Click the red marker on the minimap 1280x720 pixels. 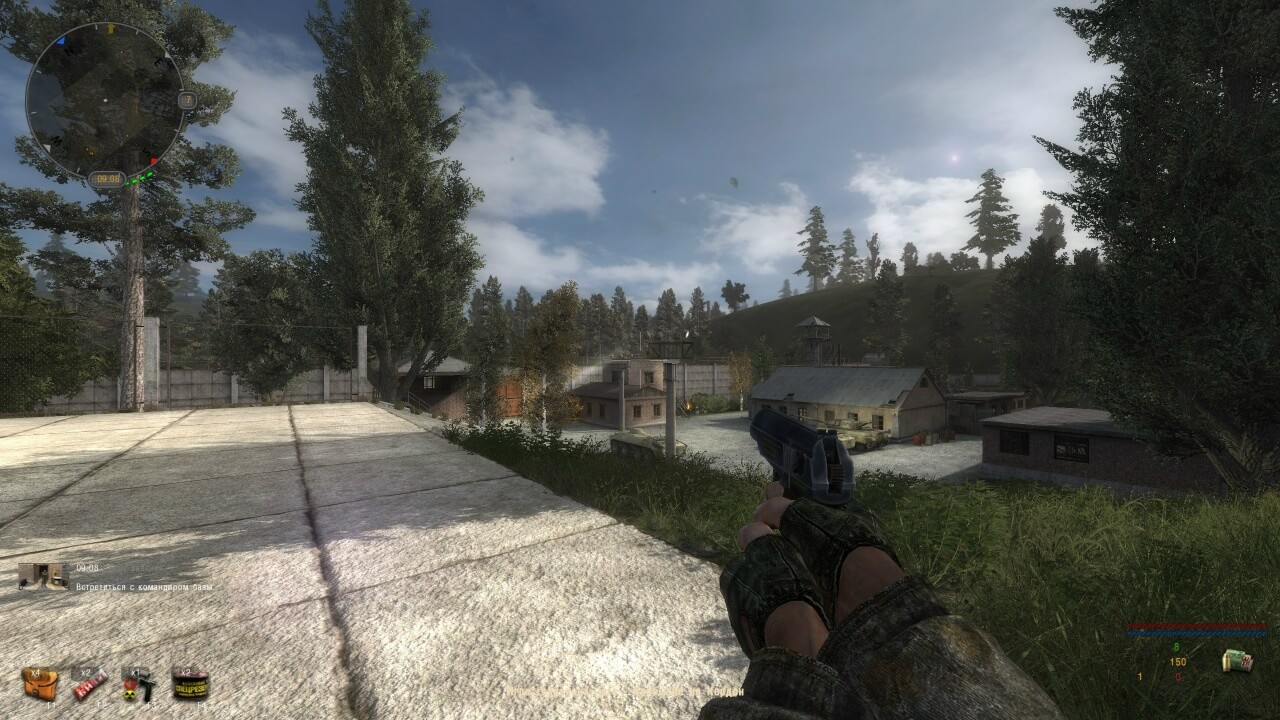[154, 160]
